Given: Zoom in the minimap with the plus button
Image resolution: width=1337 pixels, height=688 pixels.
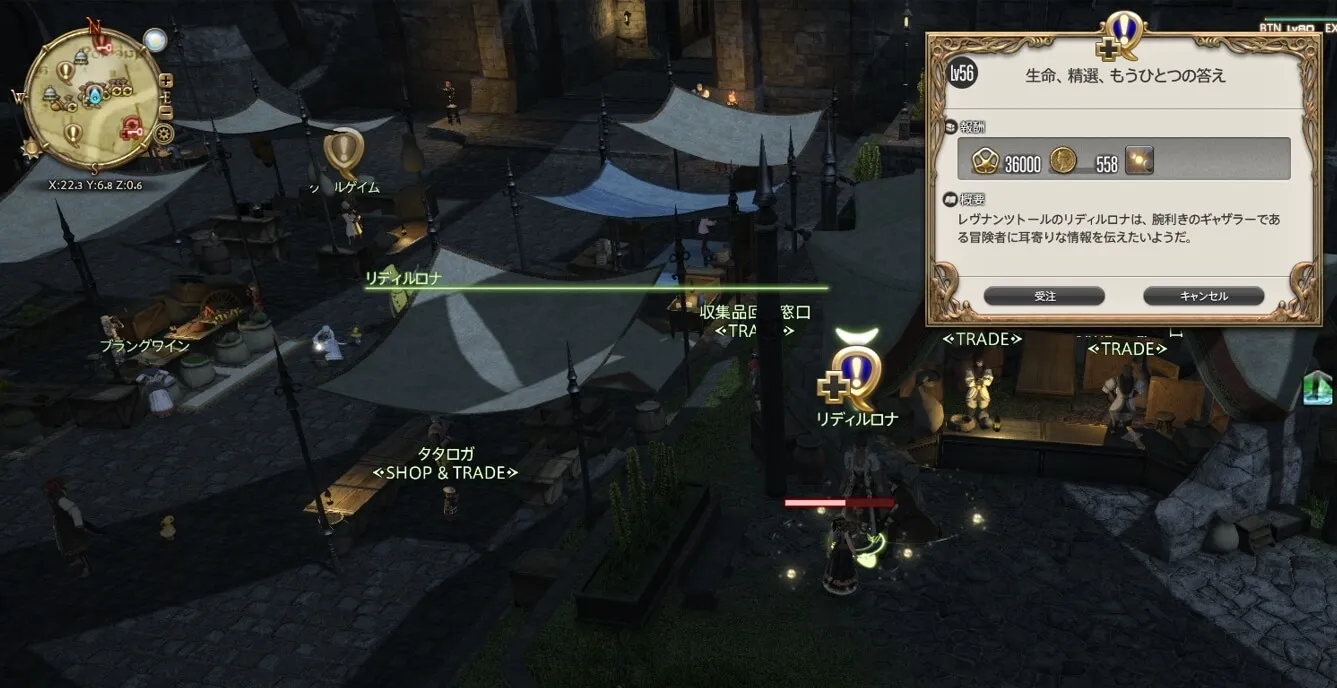Looking at the screenshot, I should point(166,81).
